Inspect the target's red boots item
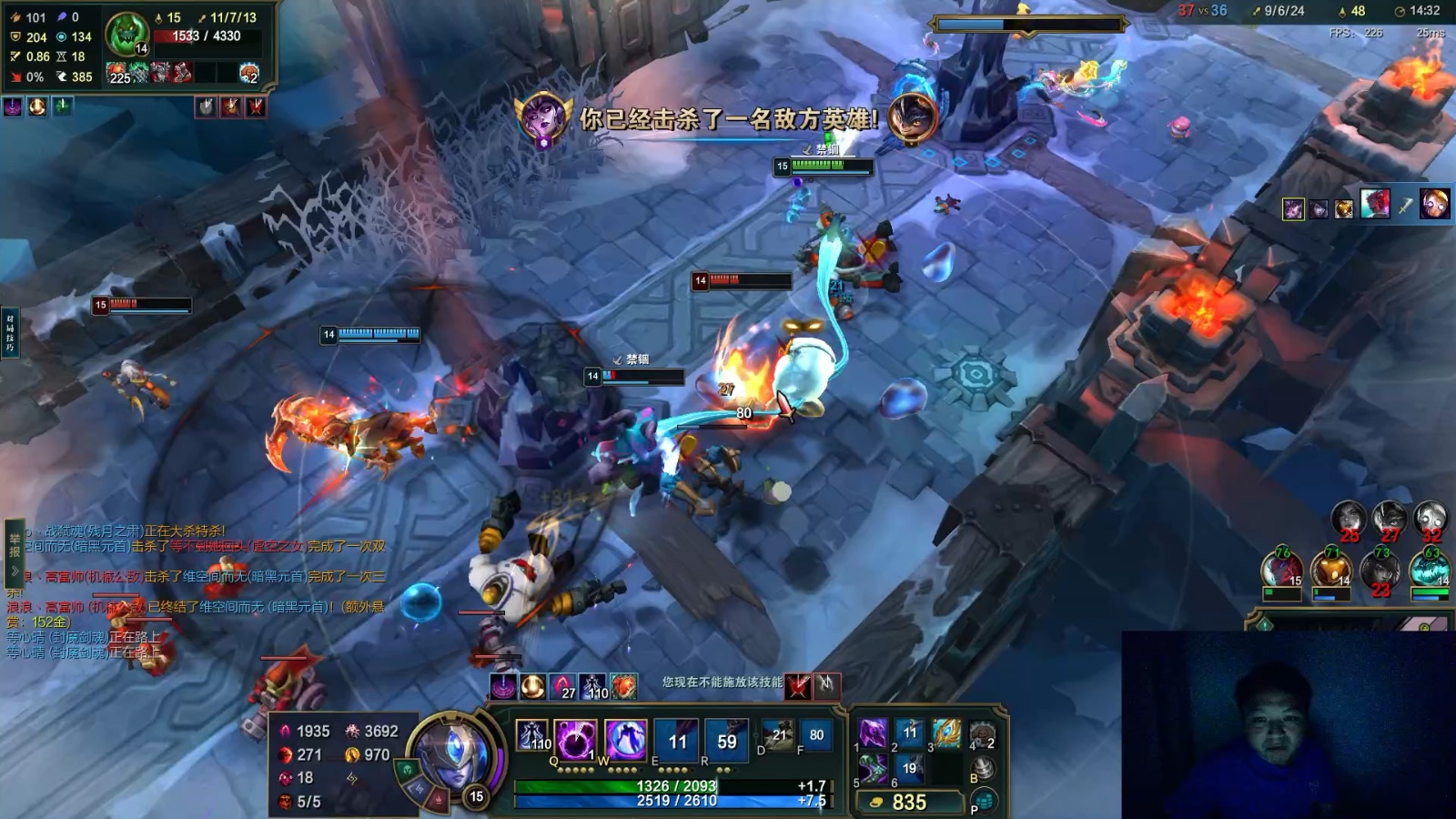Screen dimensions: 1456x819 (182, 73)
